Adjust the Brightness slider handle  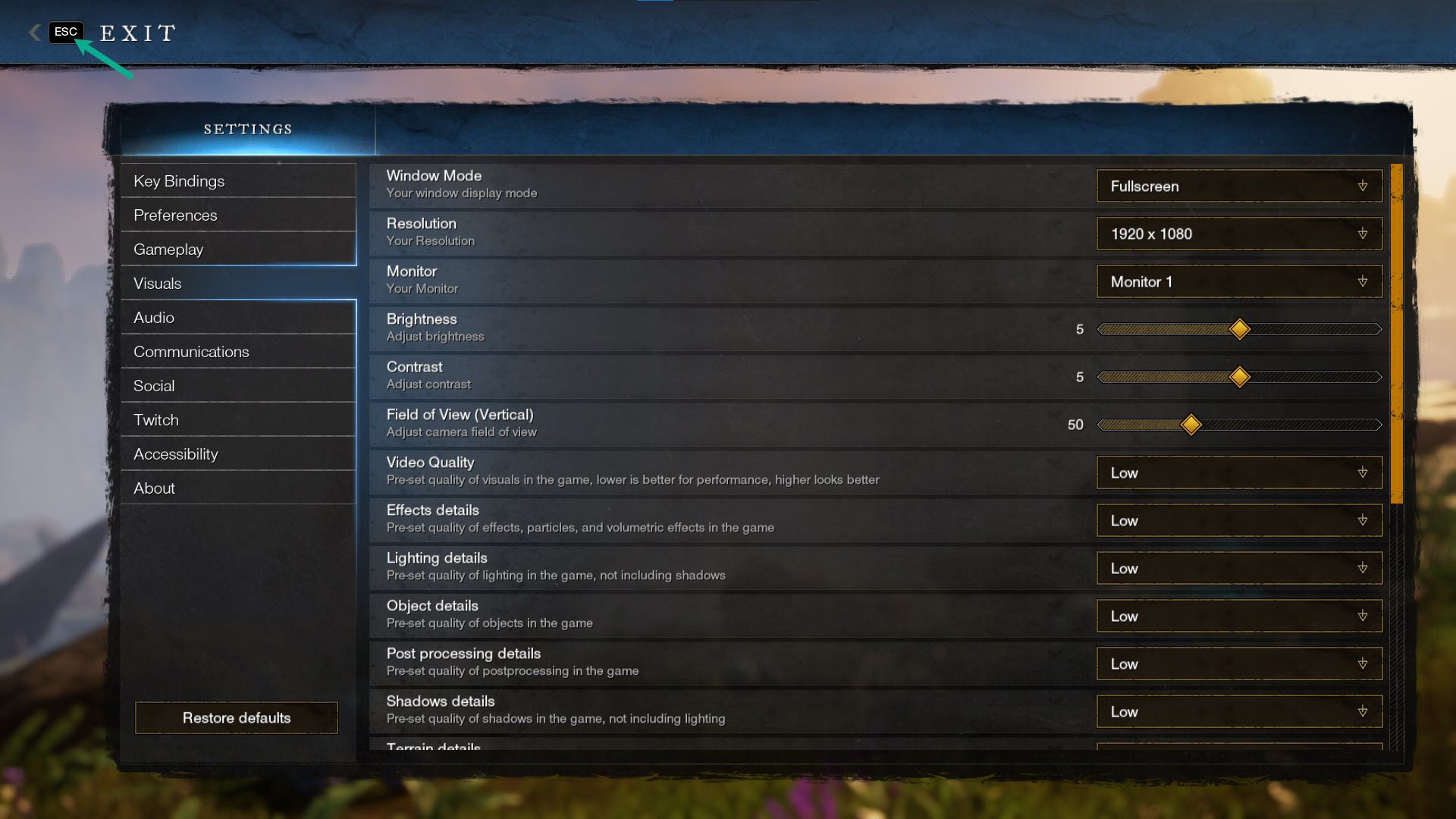(x=1239, y=330)
